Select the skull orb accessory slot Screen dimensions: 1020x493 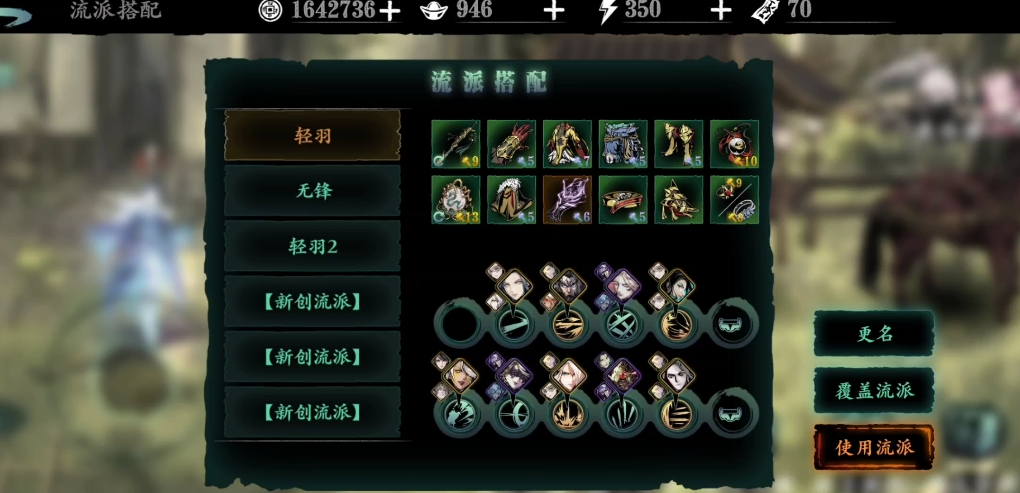[735, 144]
